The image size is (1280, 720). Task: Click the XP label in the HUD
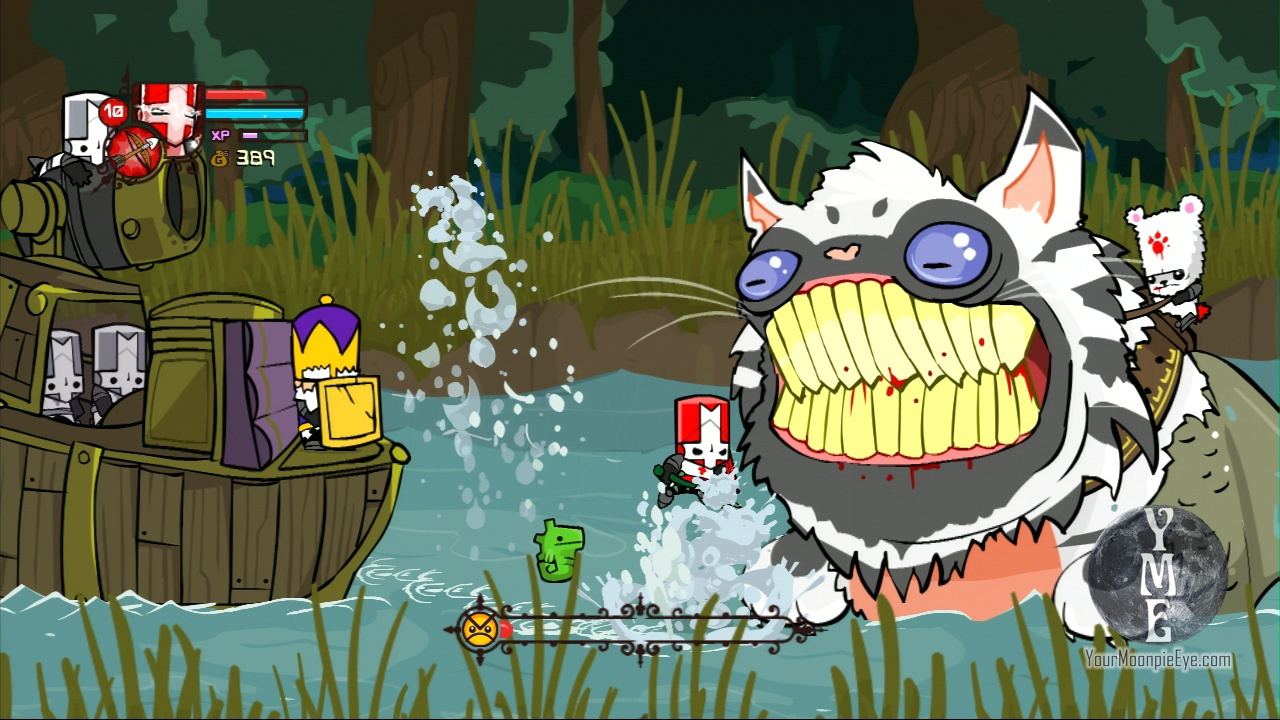(x=220, y=134)
